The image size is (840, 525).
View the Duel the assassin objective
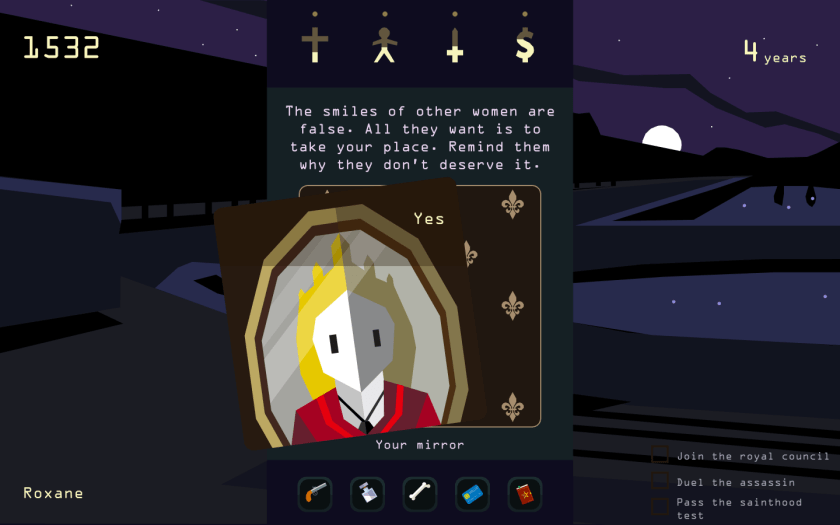click(735, 482)
